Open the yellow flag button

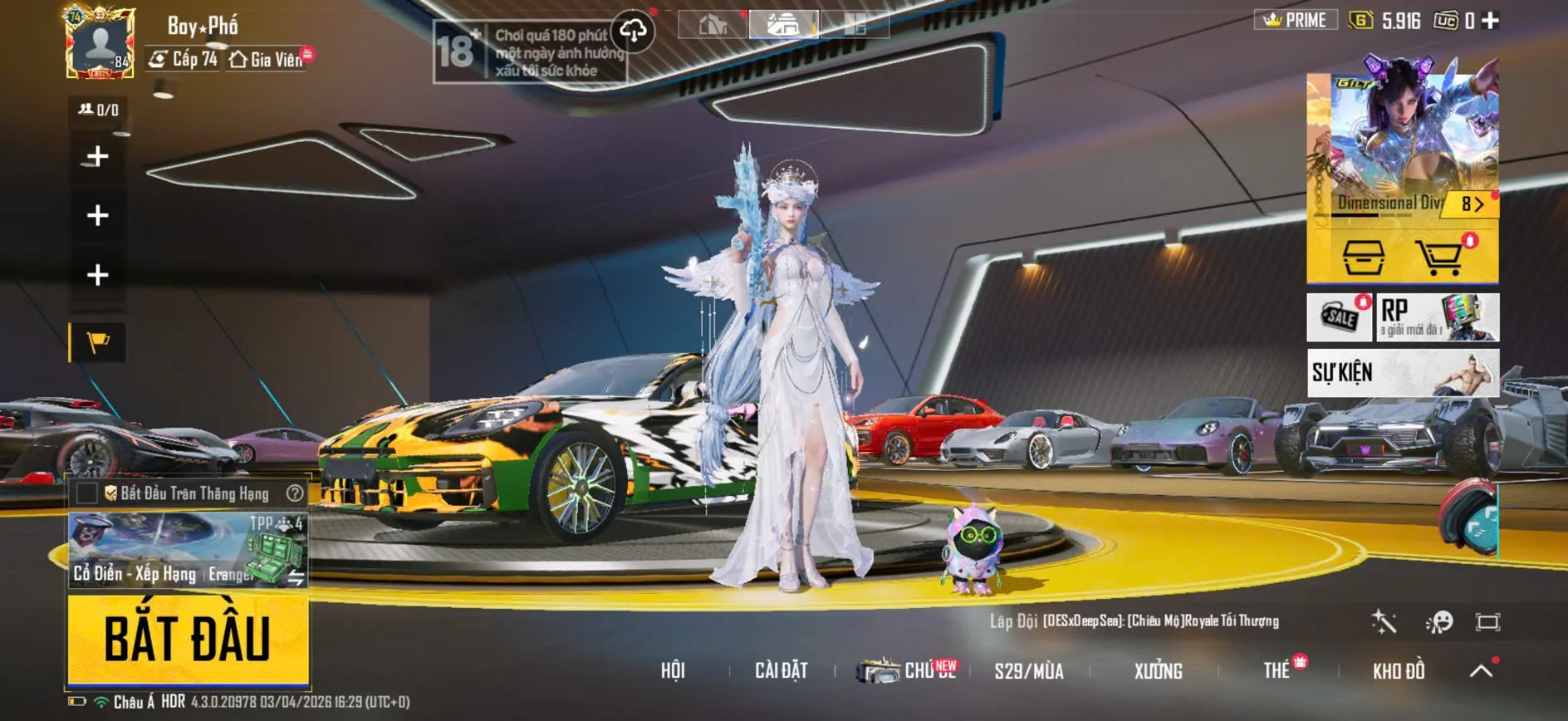coord(98,341)
